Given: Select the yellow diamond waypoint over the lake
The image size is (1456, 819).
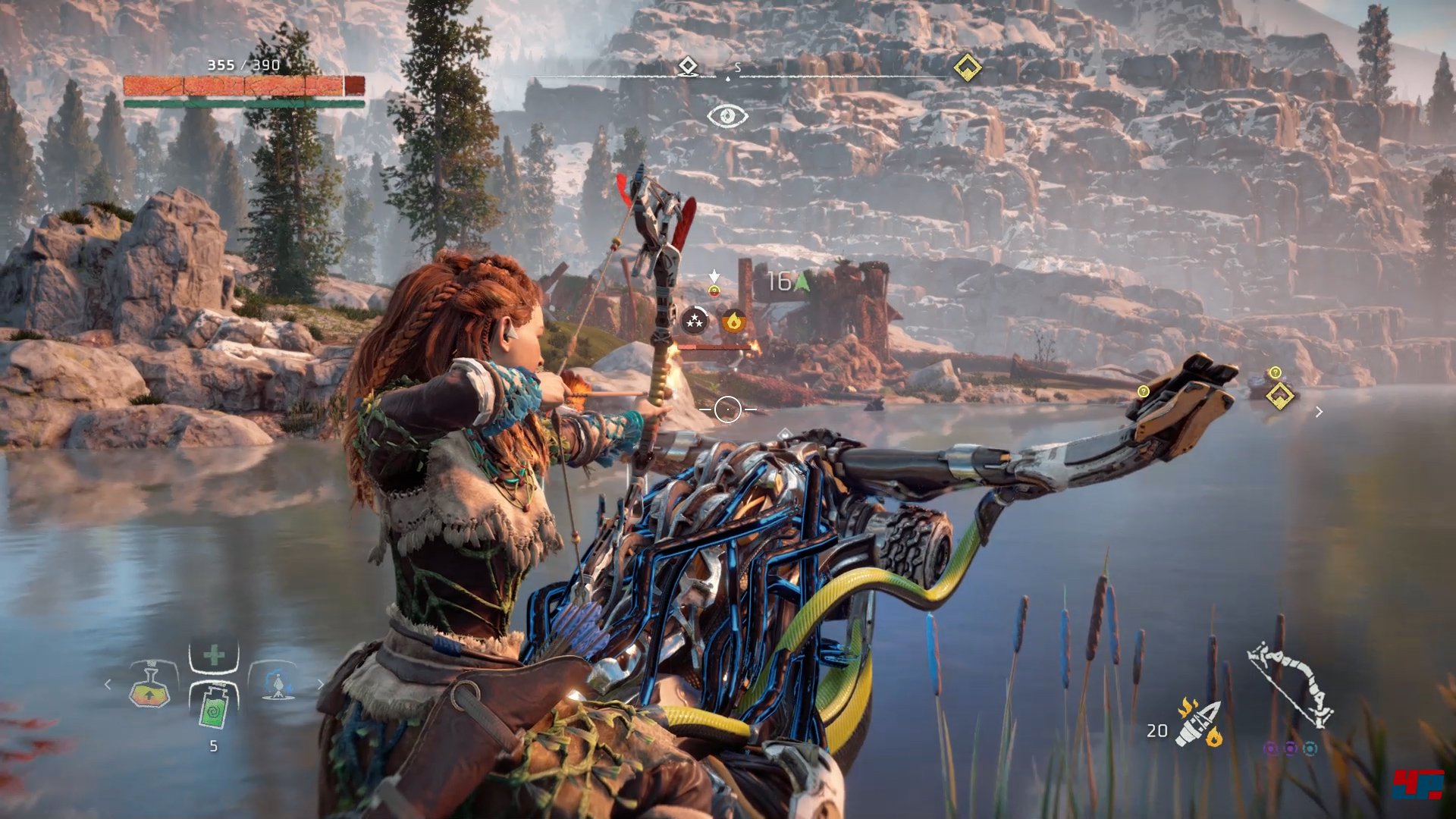Looking at the screenshot, I should point(1280,395).
